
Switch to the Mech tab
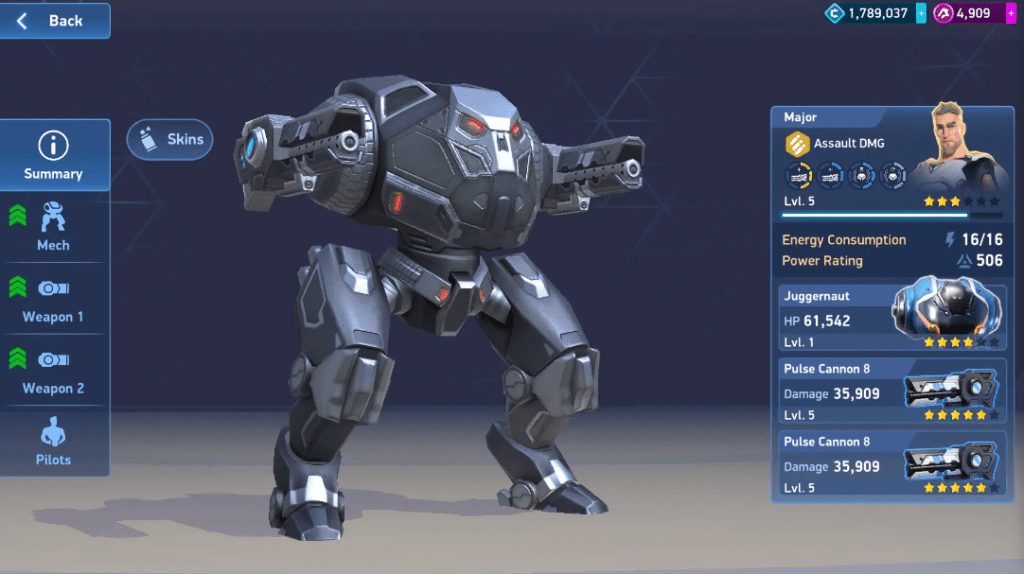coord(53,227)
